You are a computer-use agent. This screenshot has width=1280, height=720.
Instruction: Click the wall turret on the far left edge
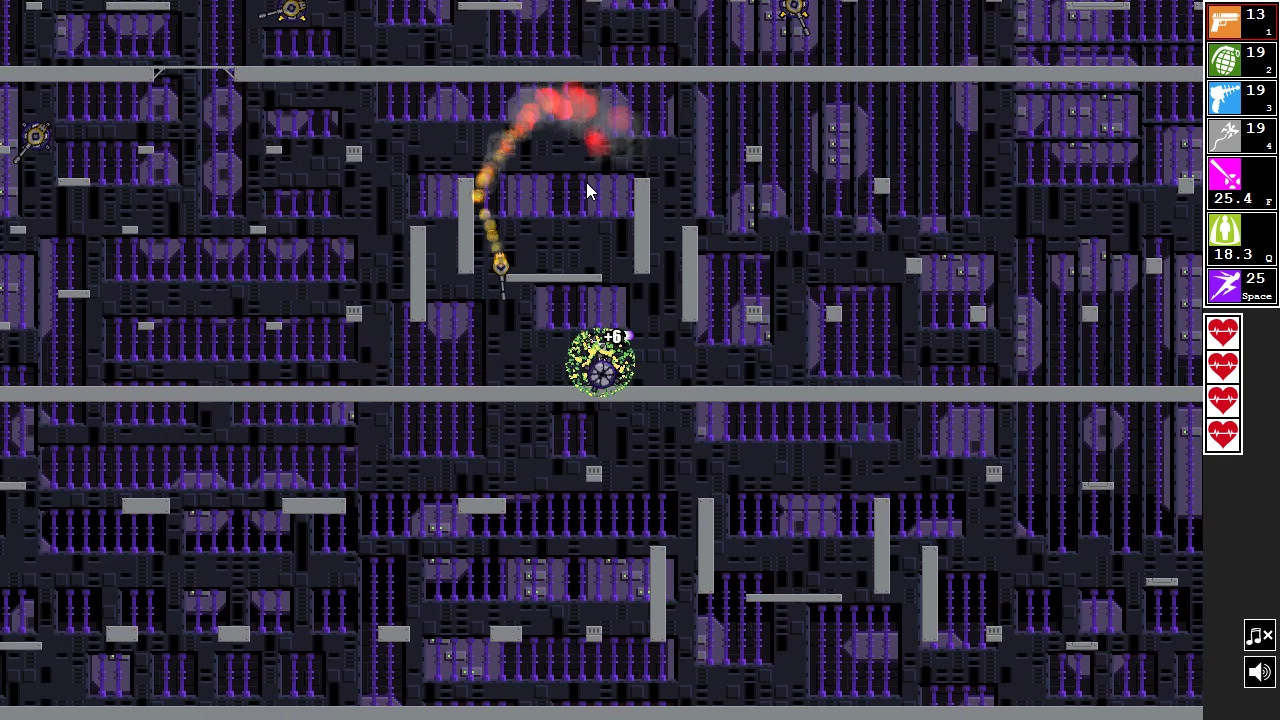tap(35, 135)
